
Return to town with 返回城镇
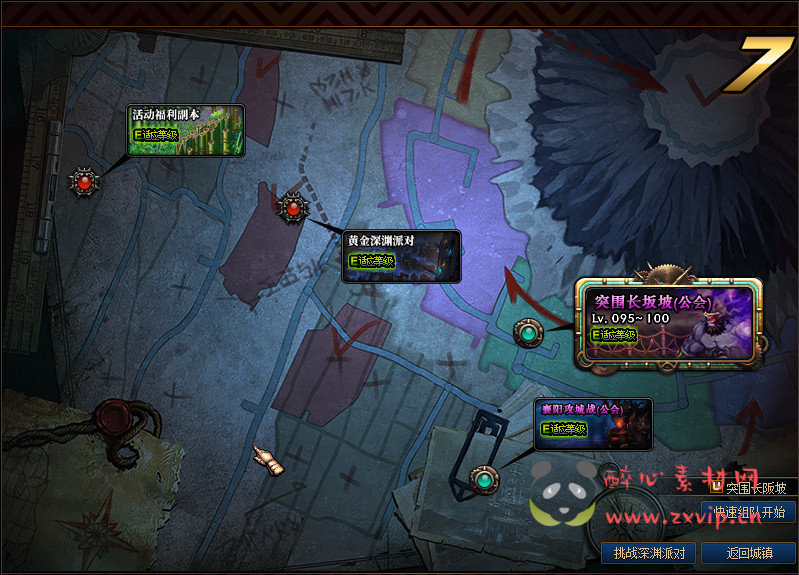pyautogui.click(x=748, y=553)
